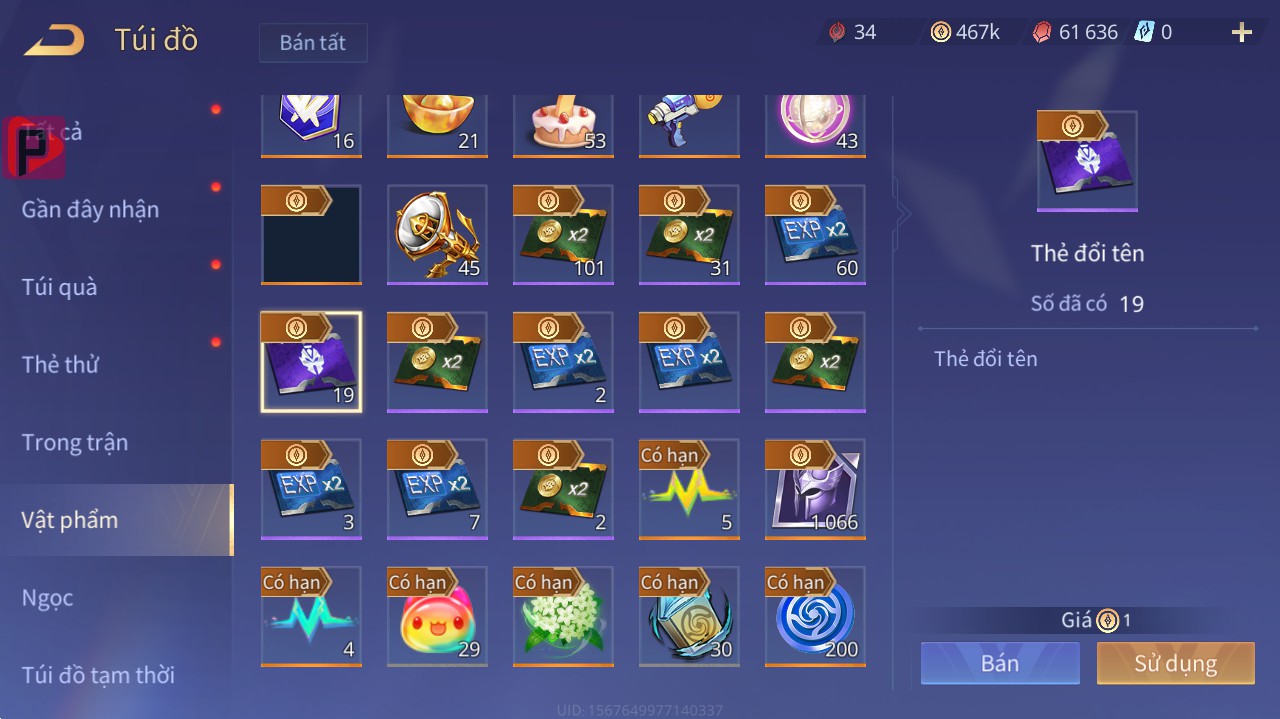Use the name change card with Sử dụng

pos(1175,663)
